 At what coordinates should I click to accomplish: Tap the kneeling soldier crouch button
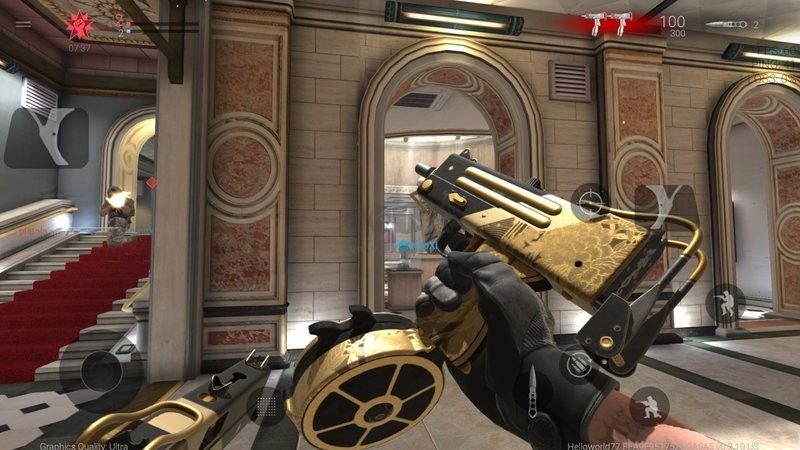[650, 405]
